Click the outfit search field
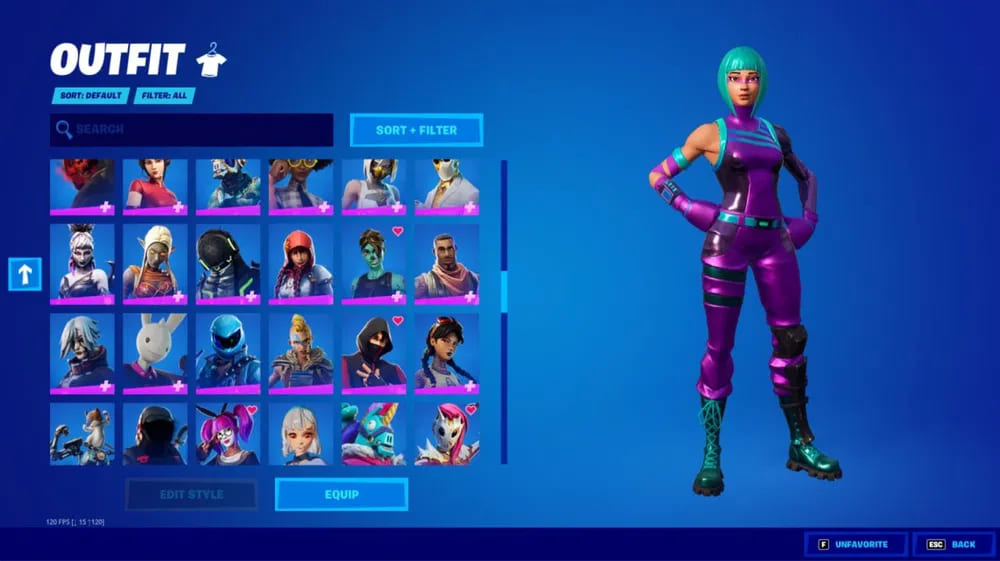This screenshot has height=561, width=1000. 192,130
